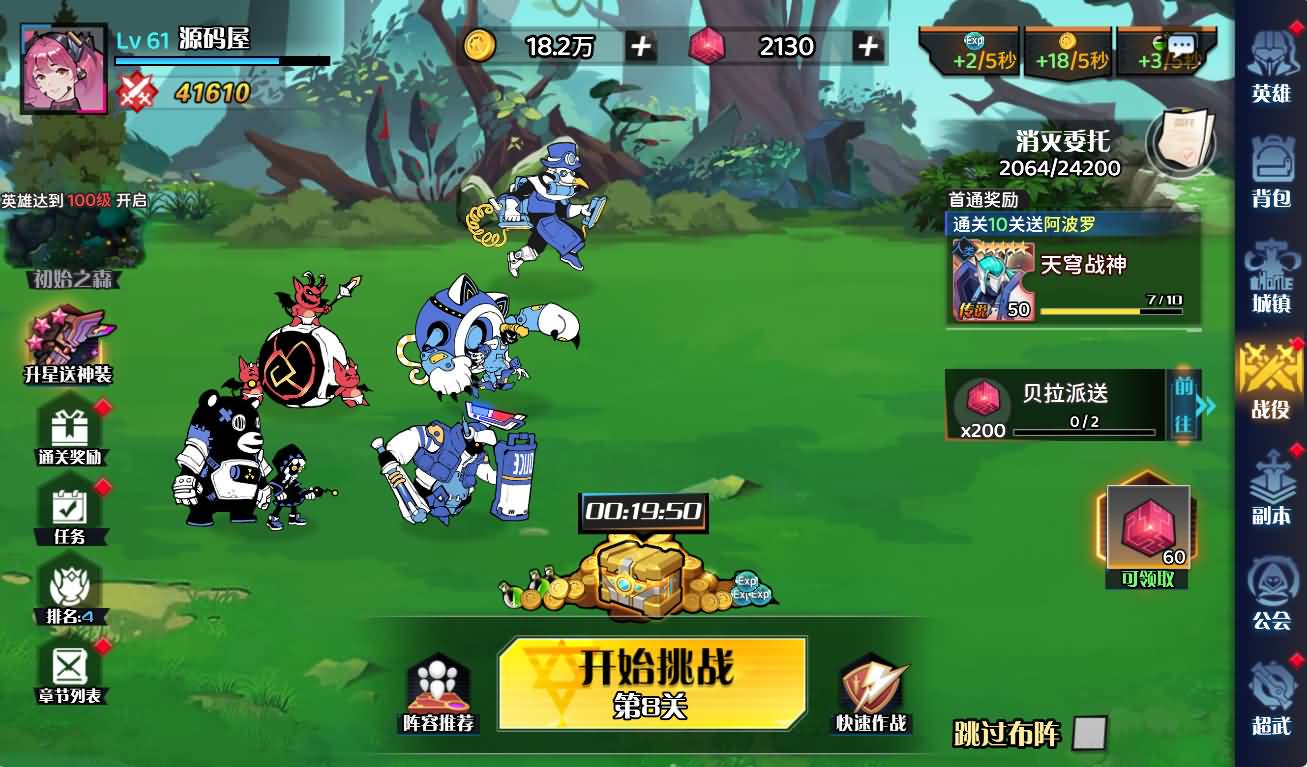Screen dimensions: 1307x767
Task: Open the 超武 feature panel
Action: pos(1272,700)
